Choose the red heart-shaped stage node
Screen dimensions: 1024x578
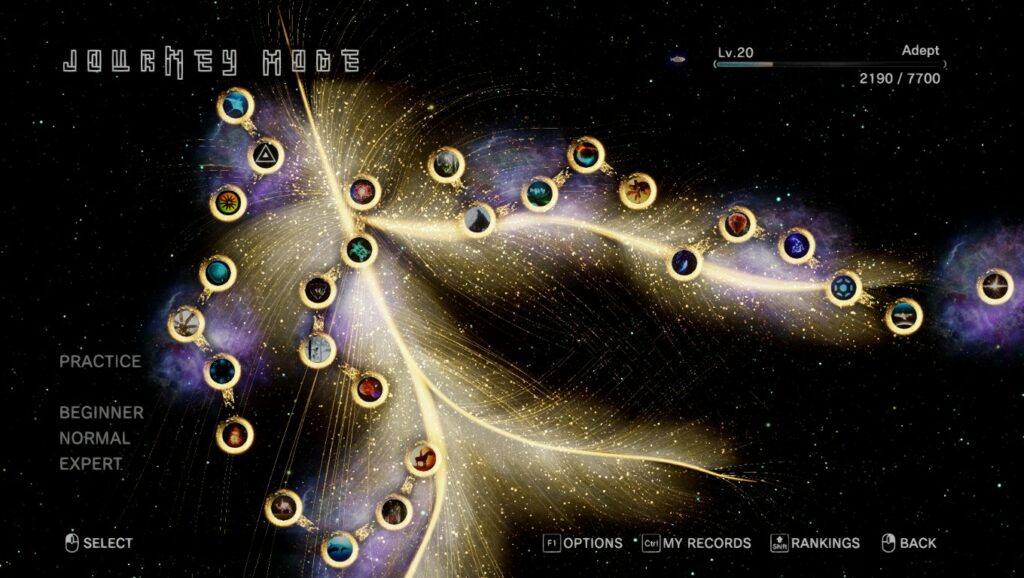pyautogui.click(x=737, y=224)
